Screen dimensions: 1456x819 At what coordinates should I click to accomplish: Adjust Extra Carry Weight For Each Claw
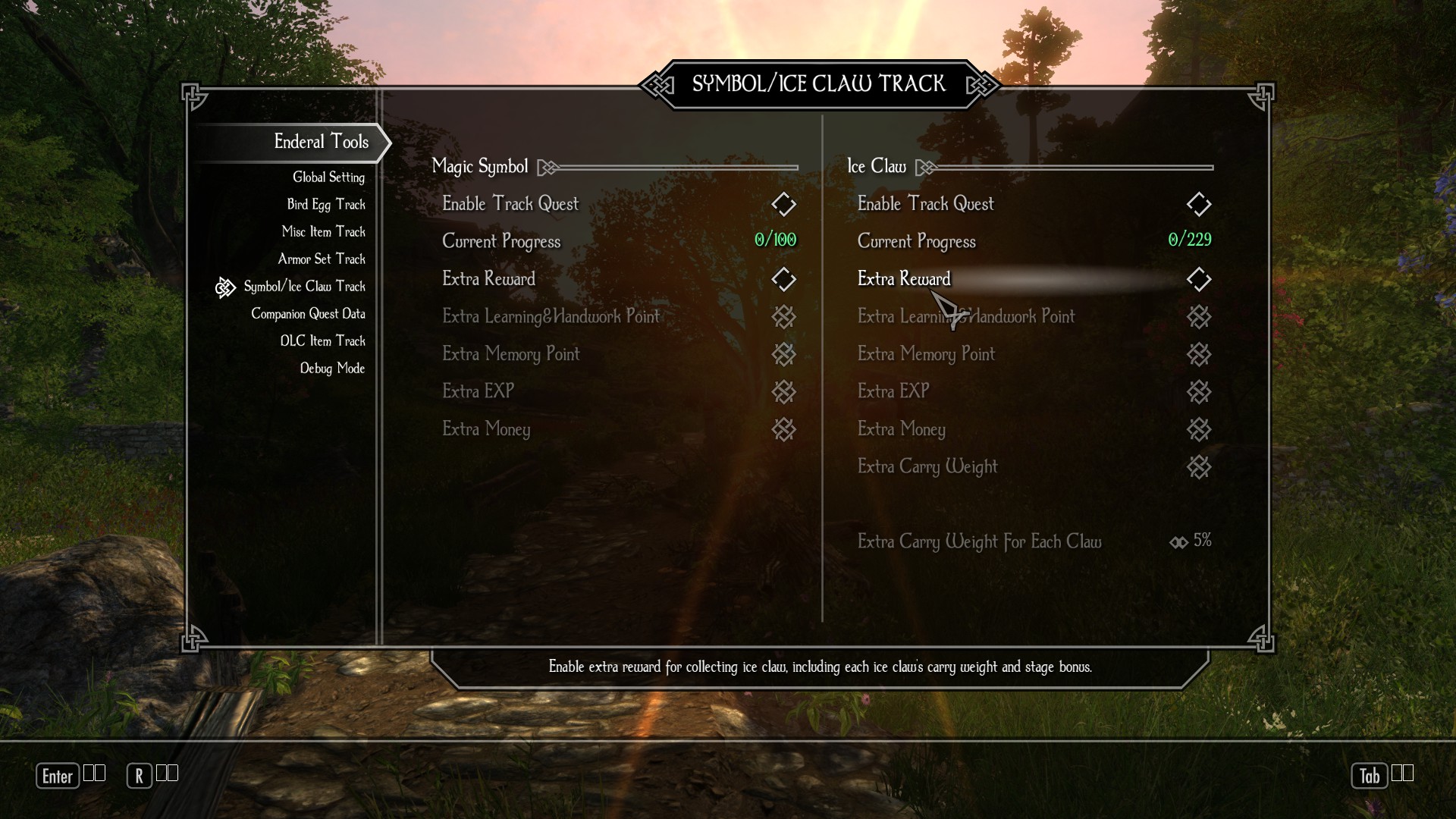point(1192,541)
